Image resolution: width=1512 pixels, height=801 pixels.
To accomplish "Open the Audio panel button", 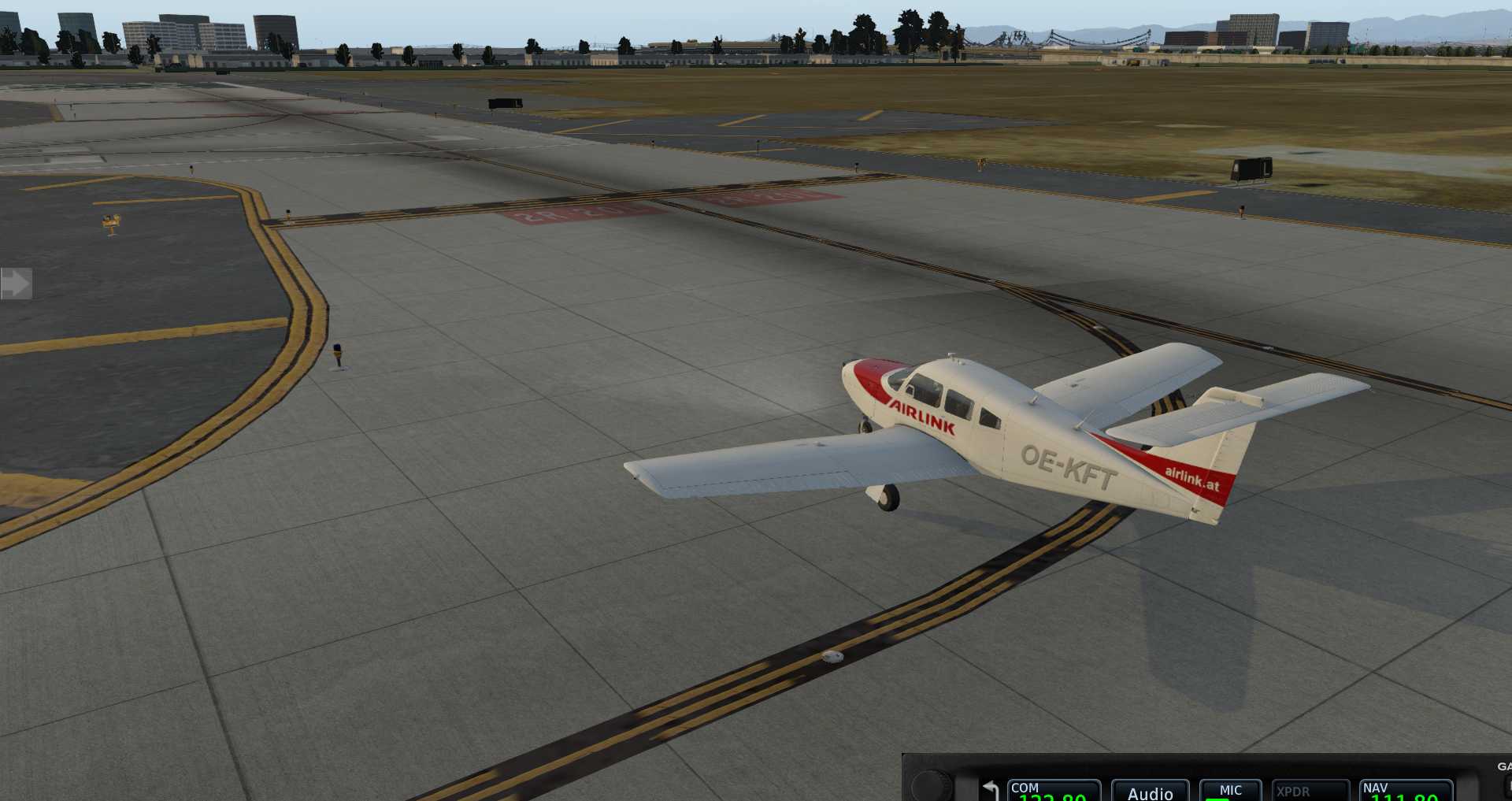I will coord(1150,792).
